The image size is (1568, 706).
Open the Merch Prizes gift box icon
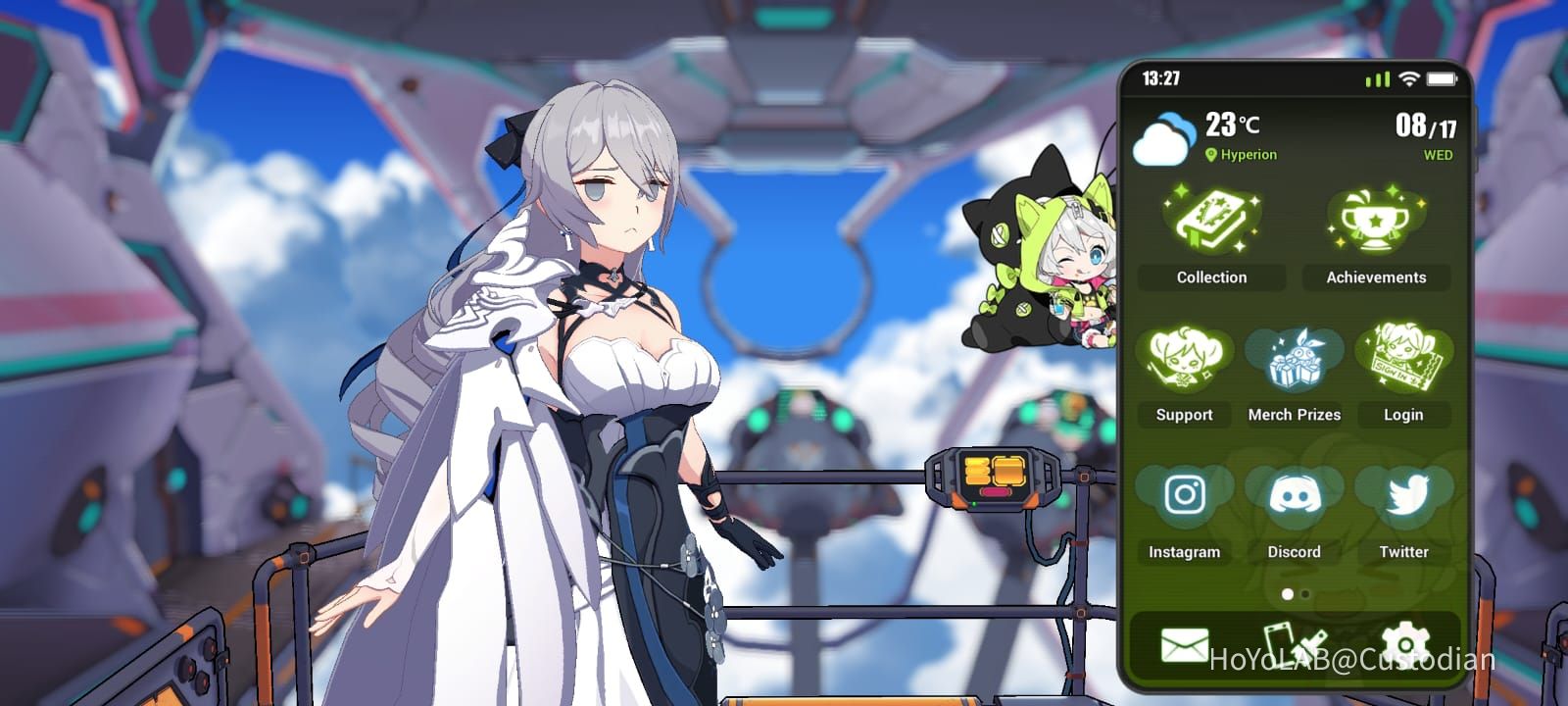pyautogui.click(x=1294, y=361)
